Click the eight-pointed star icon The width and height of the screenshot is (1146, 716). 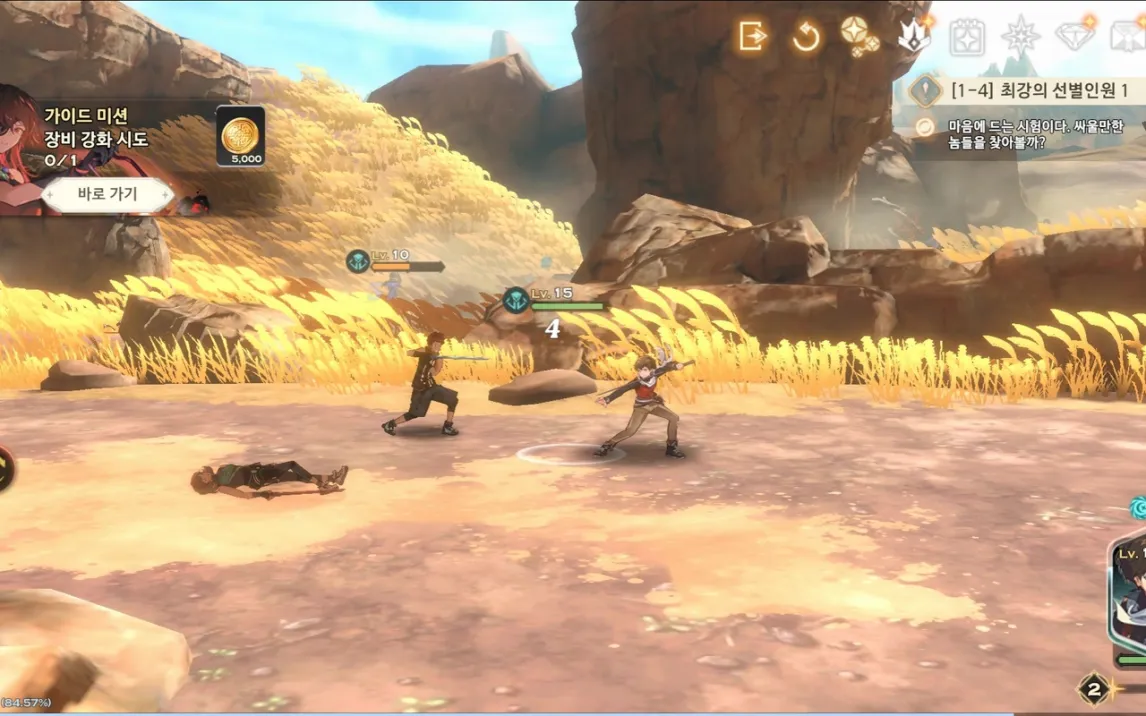(1021, 37)
